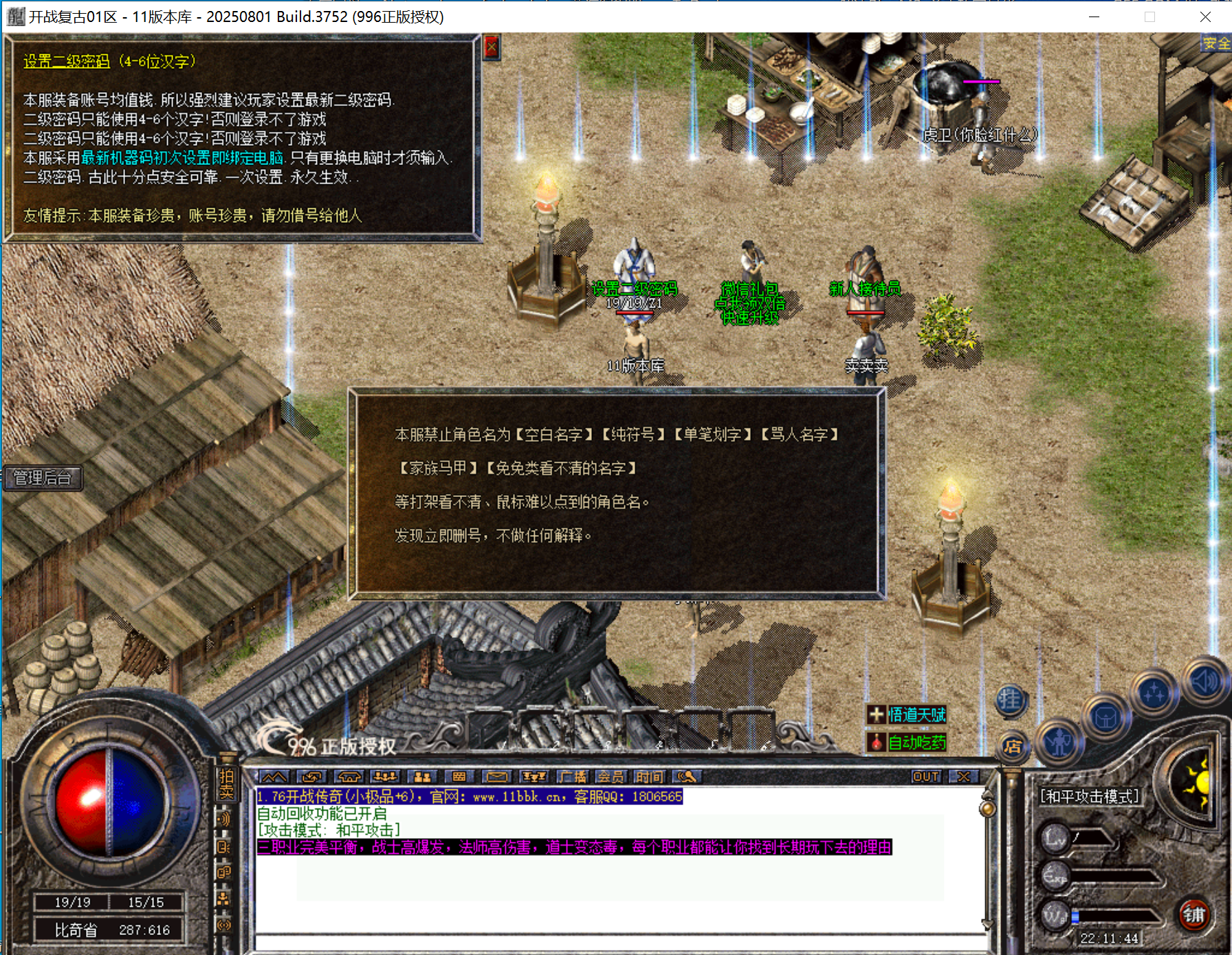Click the 时间 time button

point(650,777)
